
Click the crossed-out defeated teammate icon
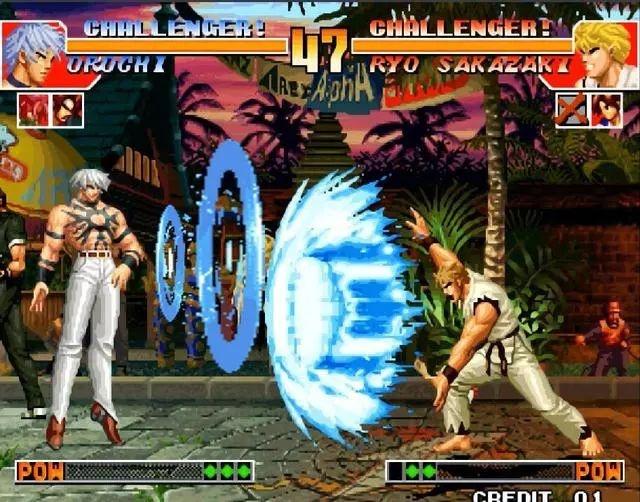coord(571,109)
